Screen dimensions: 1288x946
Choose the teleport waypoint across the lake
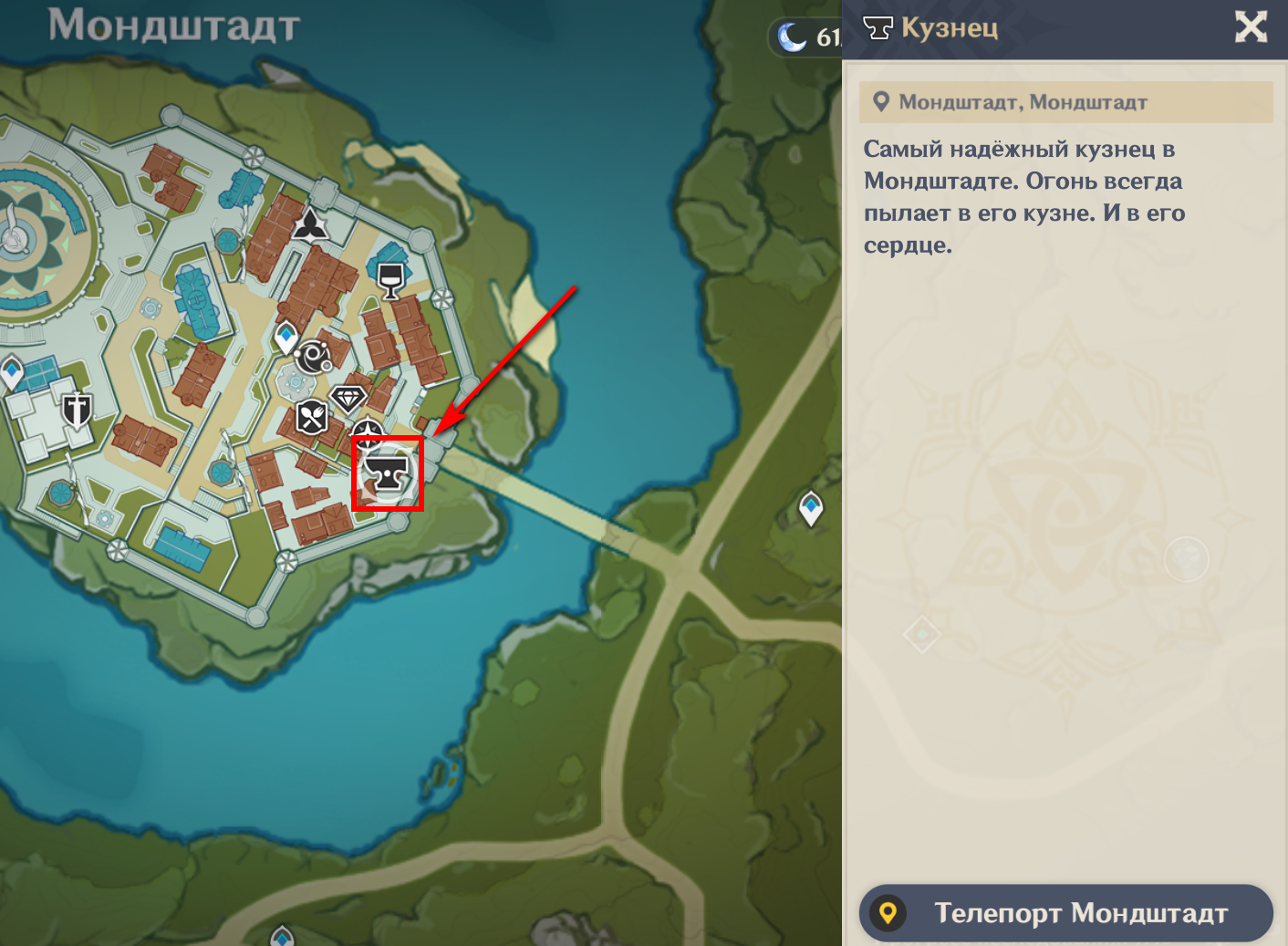point(811,507)
